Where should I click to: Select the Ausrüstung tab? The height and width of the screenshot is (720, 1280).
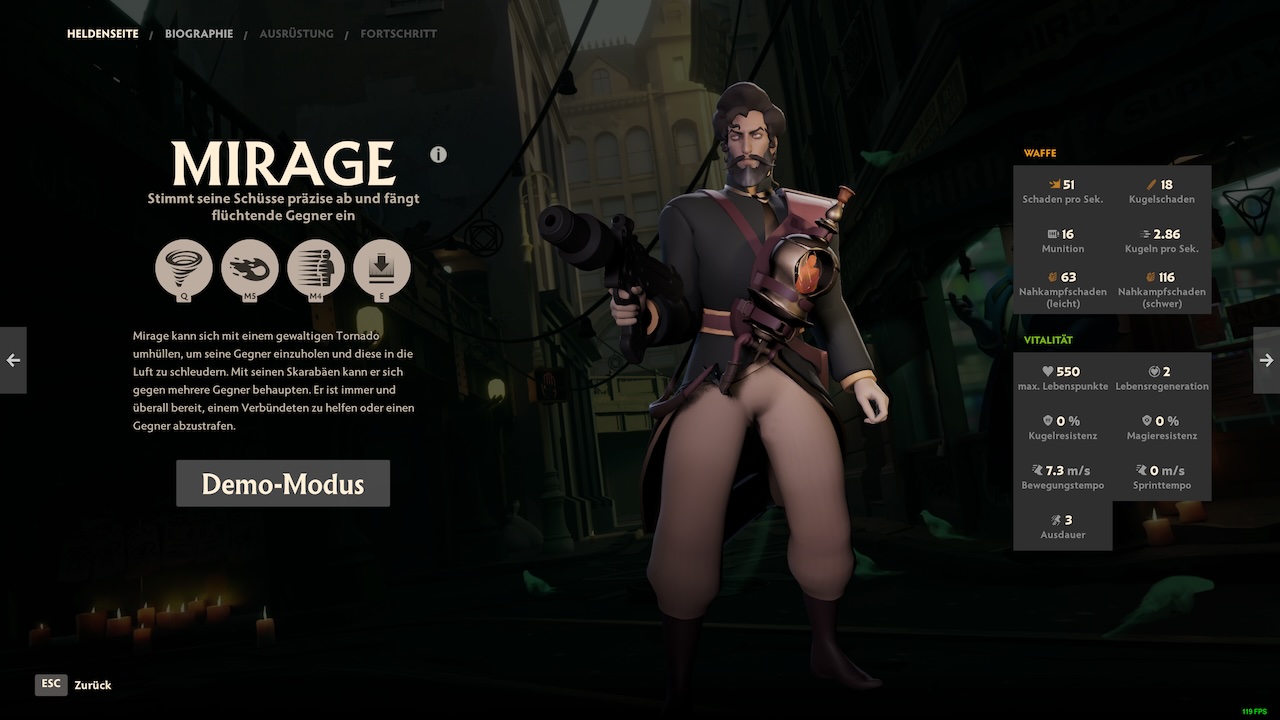pyautogui.click(x=296, y=34)
